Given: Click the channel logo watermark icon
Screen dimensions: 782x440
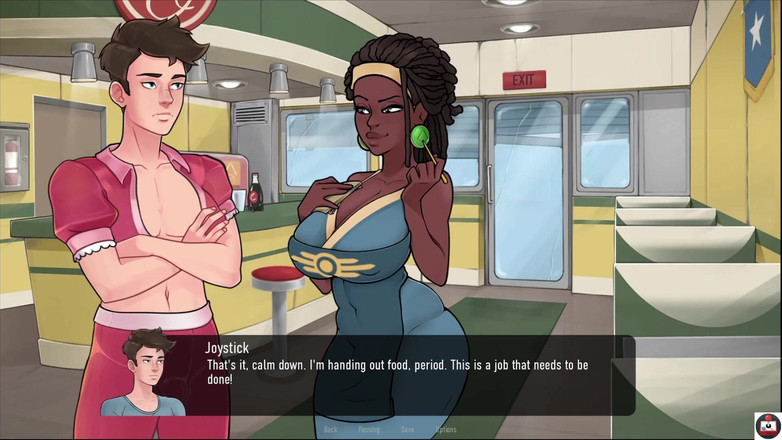Looking at the screenshot, I should (767, 425).
